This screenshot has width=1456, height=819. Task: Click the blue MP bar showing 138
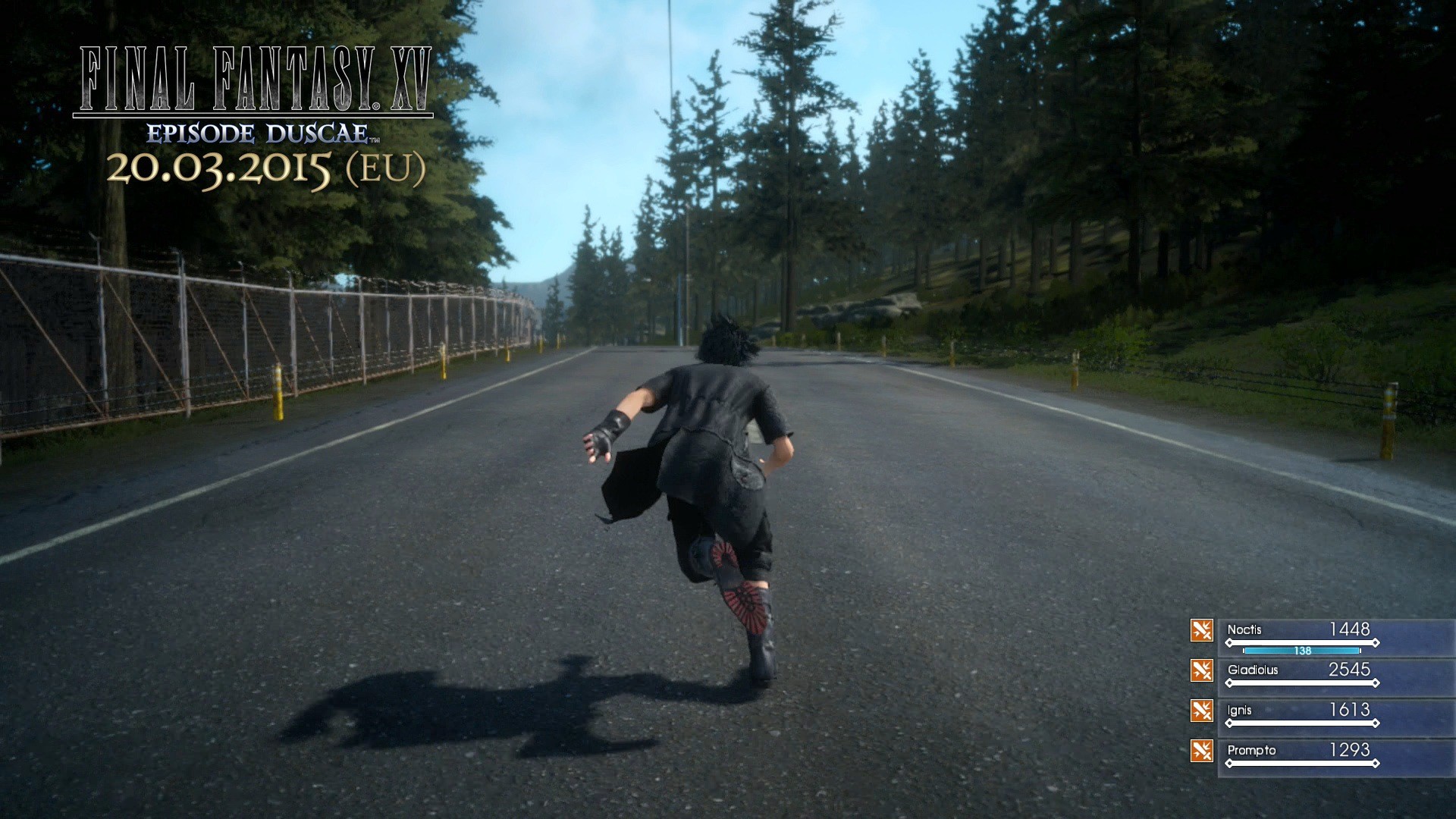click(1302, 651)
